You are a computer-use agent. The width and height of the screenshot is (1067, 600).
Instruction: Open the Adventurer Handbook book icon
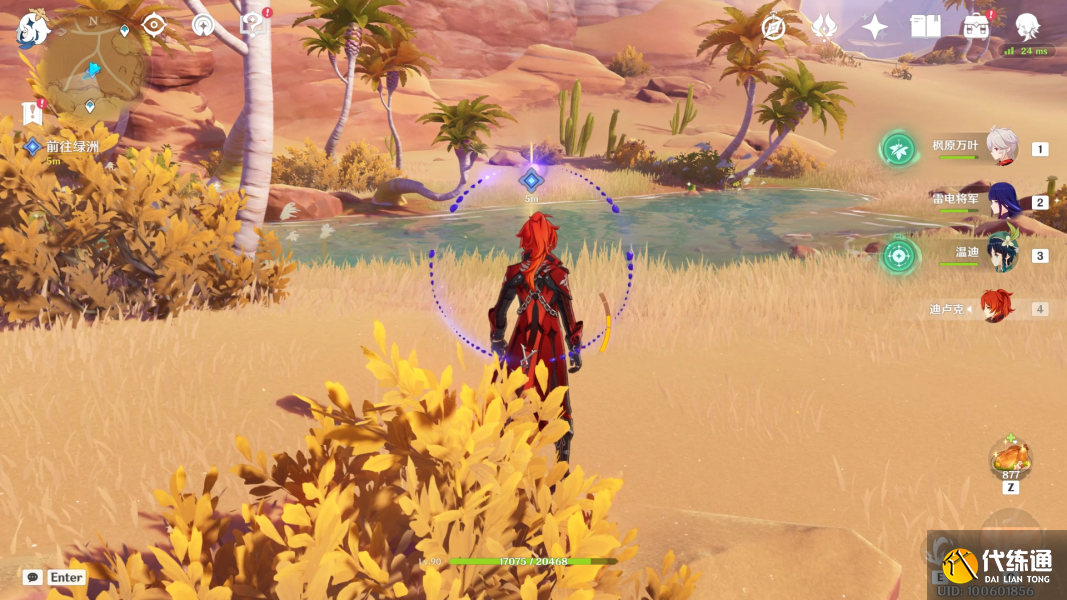[x=925, y=27]
